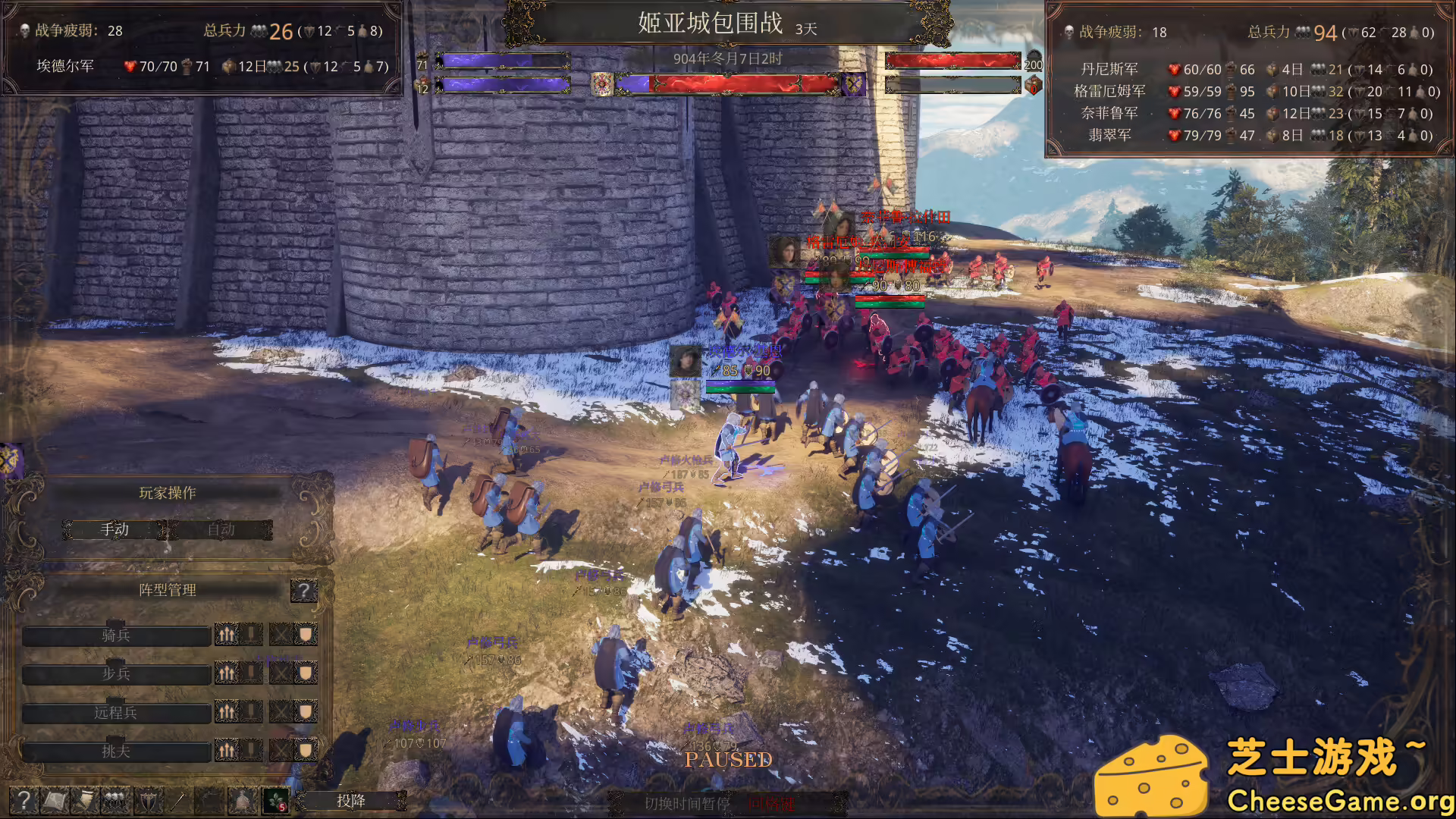Select the map scroll icon in bottom toolbar
The width and height of the screenshot is (1456, 819).
pyautogui.click(x=53, y=800)
